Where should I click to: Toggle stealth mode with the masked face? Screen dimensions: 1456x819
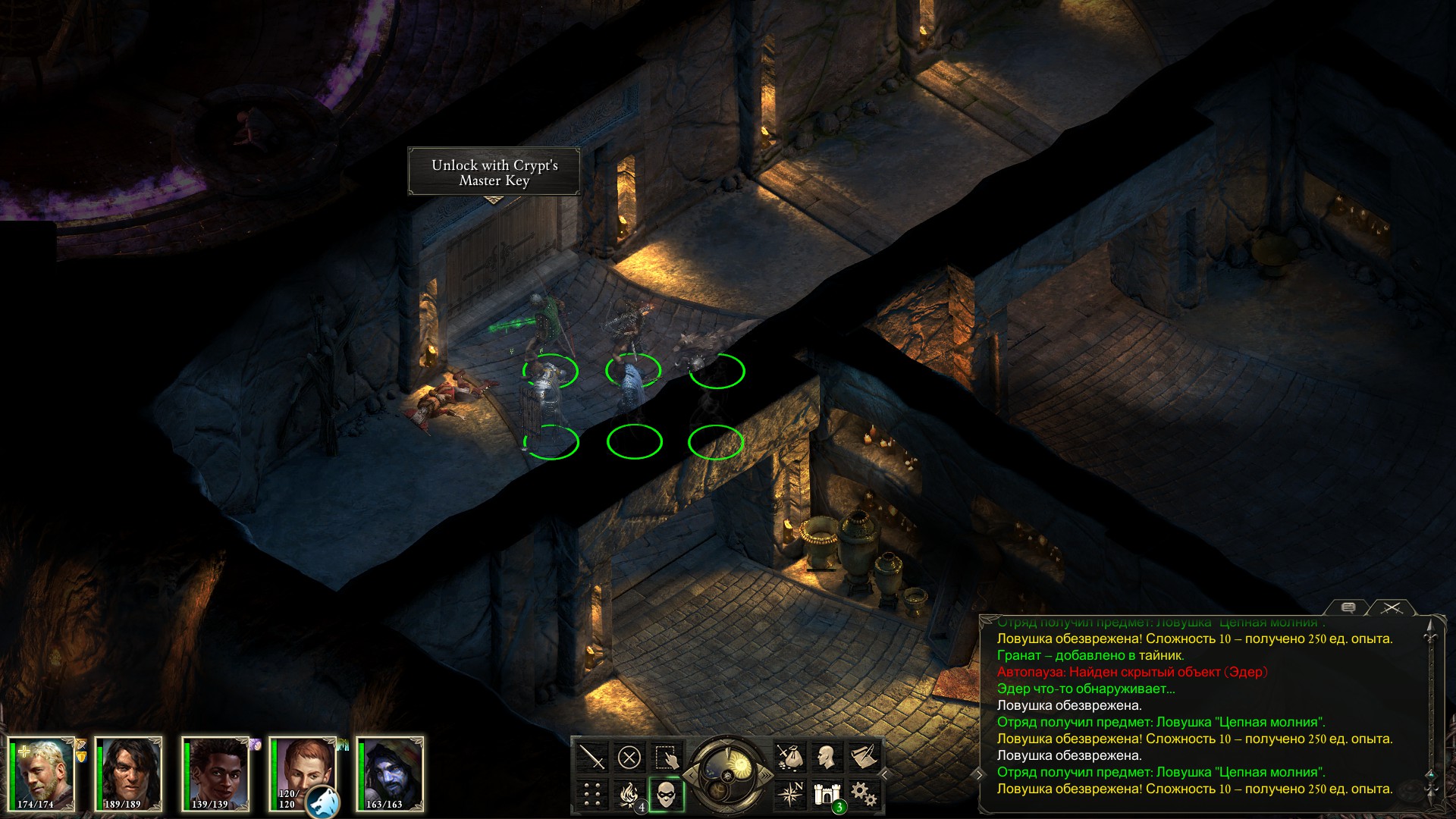667,795
